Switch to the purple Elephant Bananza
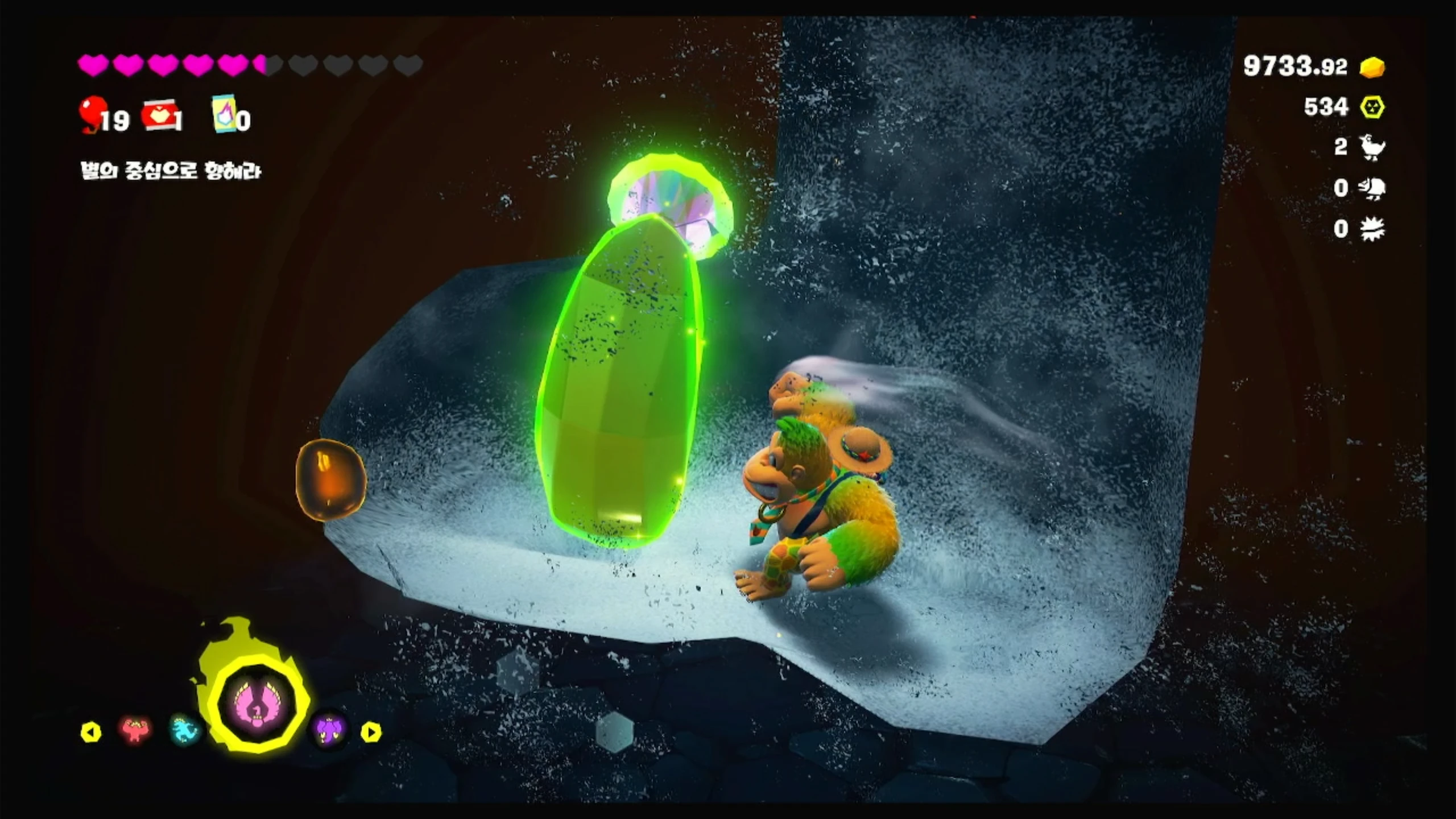The height and width of the screenshot is (819, 1456). 330,730
